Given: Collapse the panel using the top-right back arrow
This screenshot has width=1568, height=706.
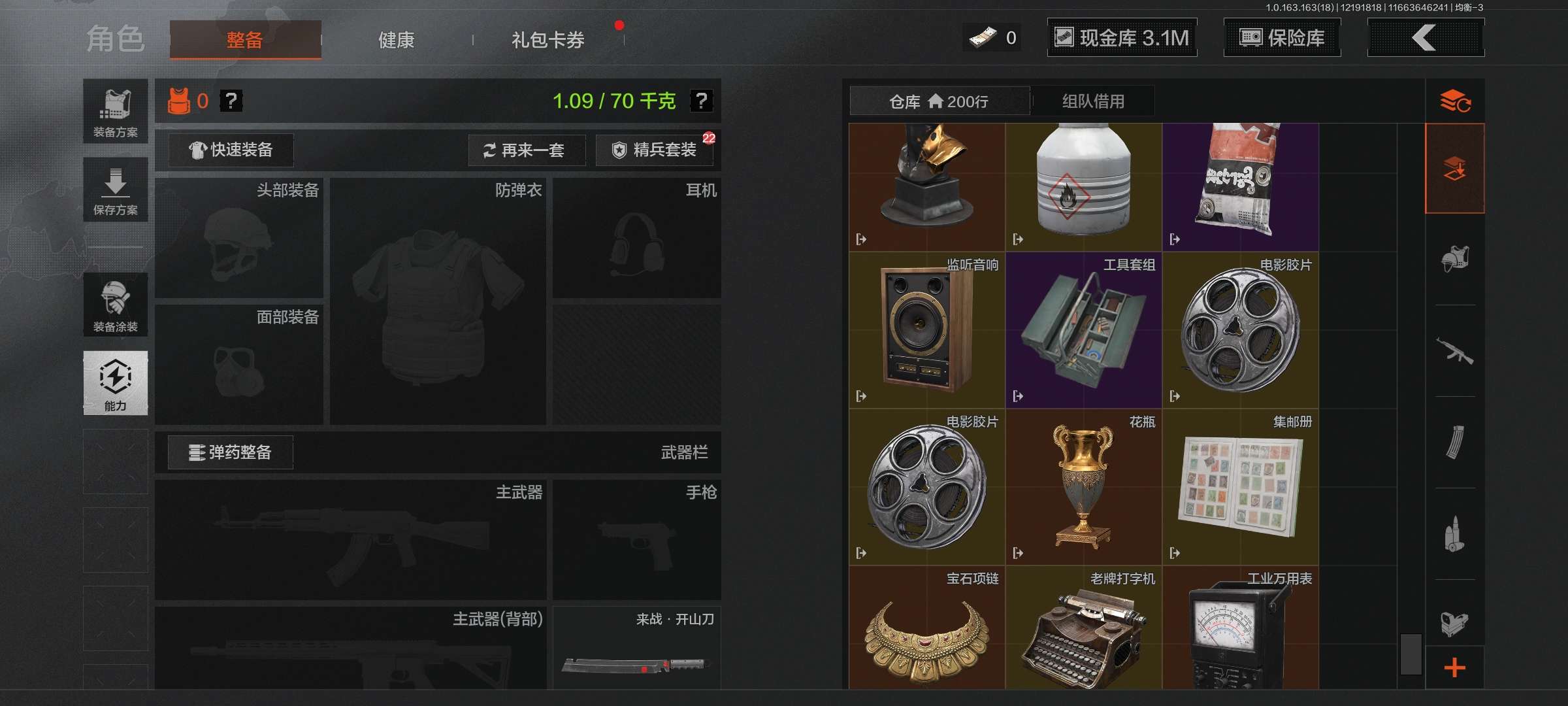Looking at the screenshot, I should coord(1426,37).
